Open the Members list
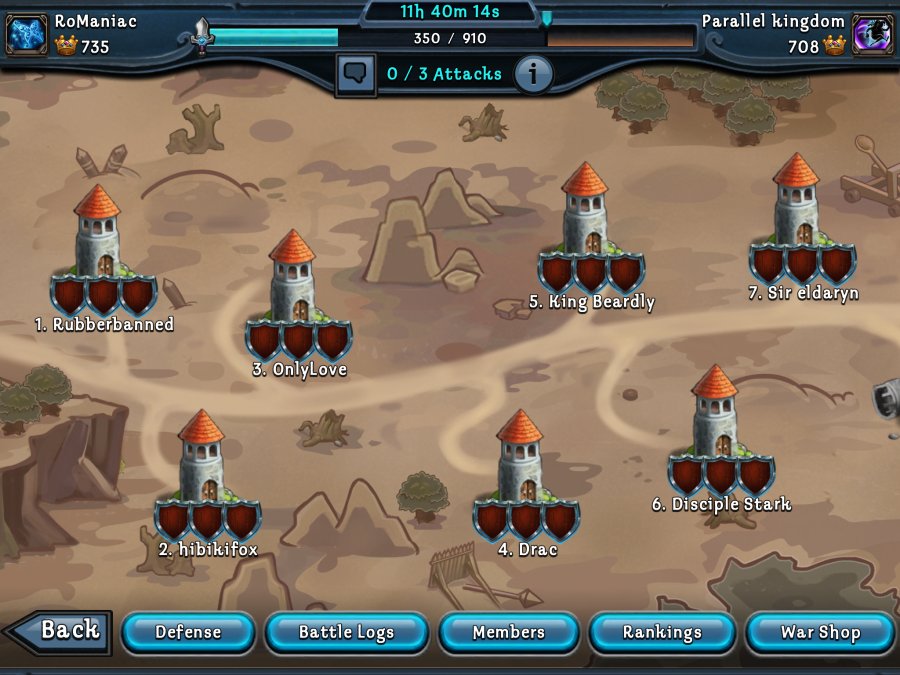900x675 pixels. 508,632
